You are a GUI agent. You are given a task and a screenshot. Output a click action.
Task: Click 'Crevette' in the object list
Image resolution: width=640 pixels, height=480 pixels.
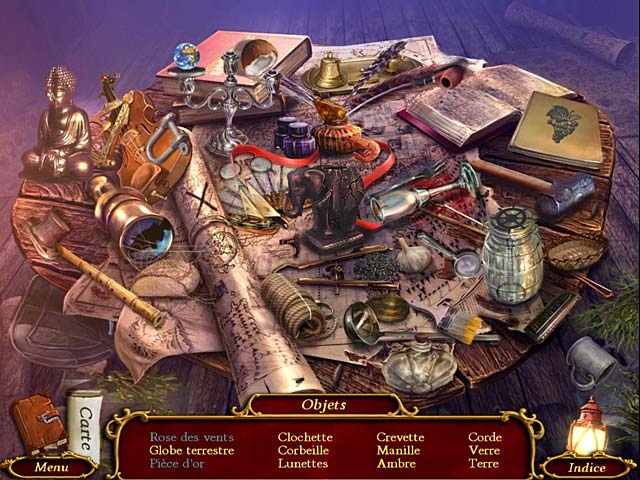point(400,437)
